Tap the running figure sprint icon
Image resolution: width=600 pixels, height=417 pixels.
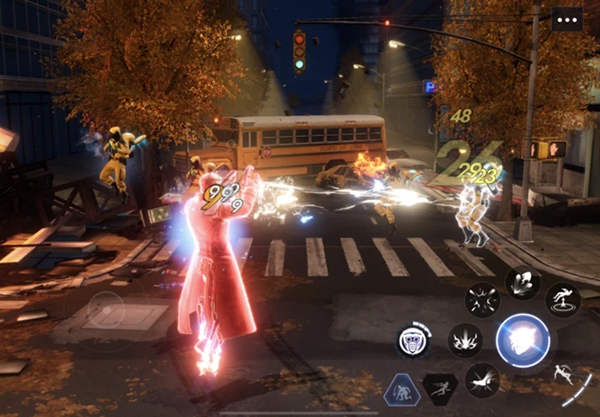coord(440,388)
